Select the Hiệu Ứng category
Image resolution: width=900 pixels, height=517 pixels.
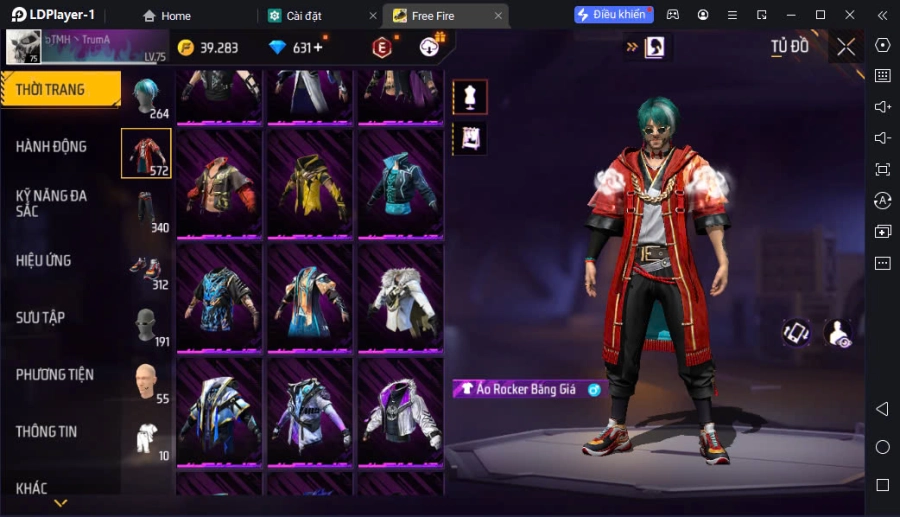pos(44,261)
